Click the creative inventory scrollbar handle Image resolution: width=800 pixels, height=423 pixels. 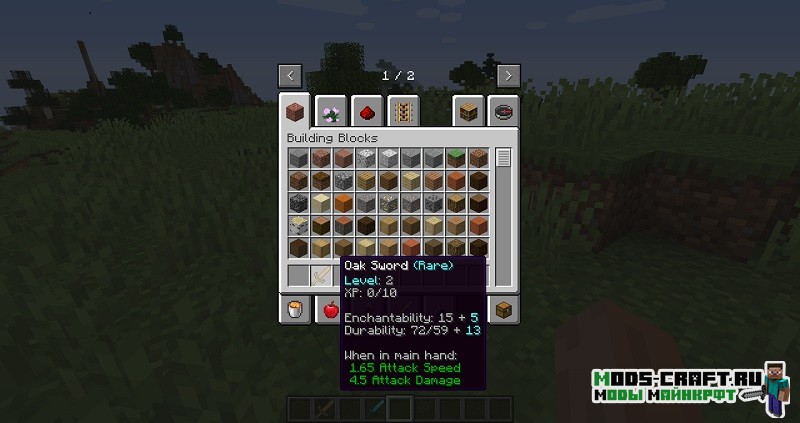503,158
